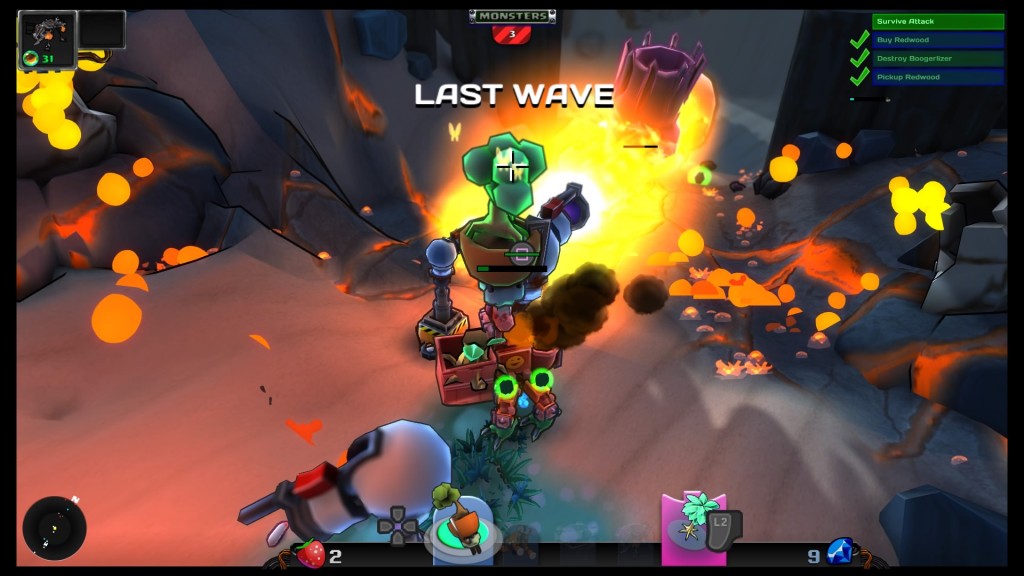
Task: Open the circular minimap
Action: pos(54,527)
